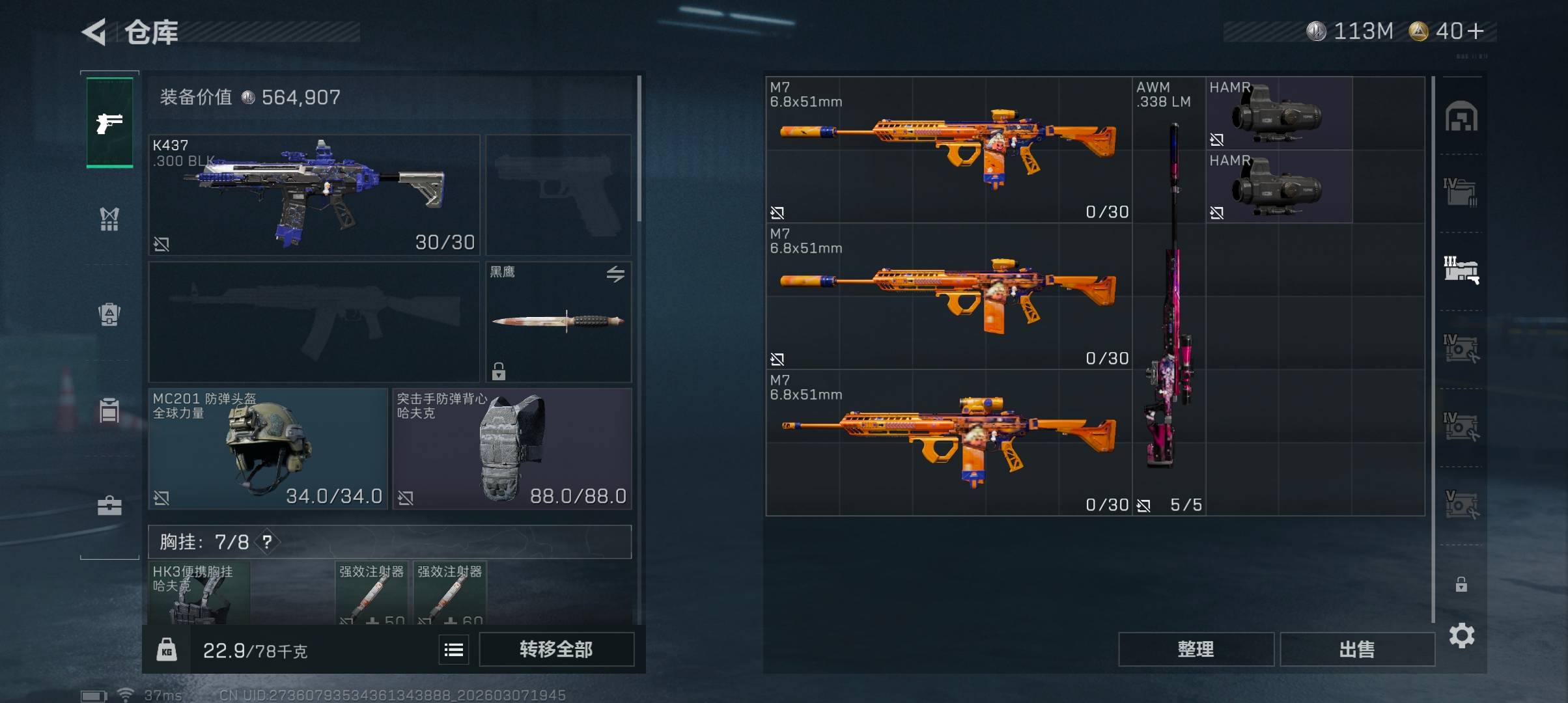The height and width of the screenshot is (703, 1568).
Task: Tap the 整理 sort button
Action: (1196, 649)
